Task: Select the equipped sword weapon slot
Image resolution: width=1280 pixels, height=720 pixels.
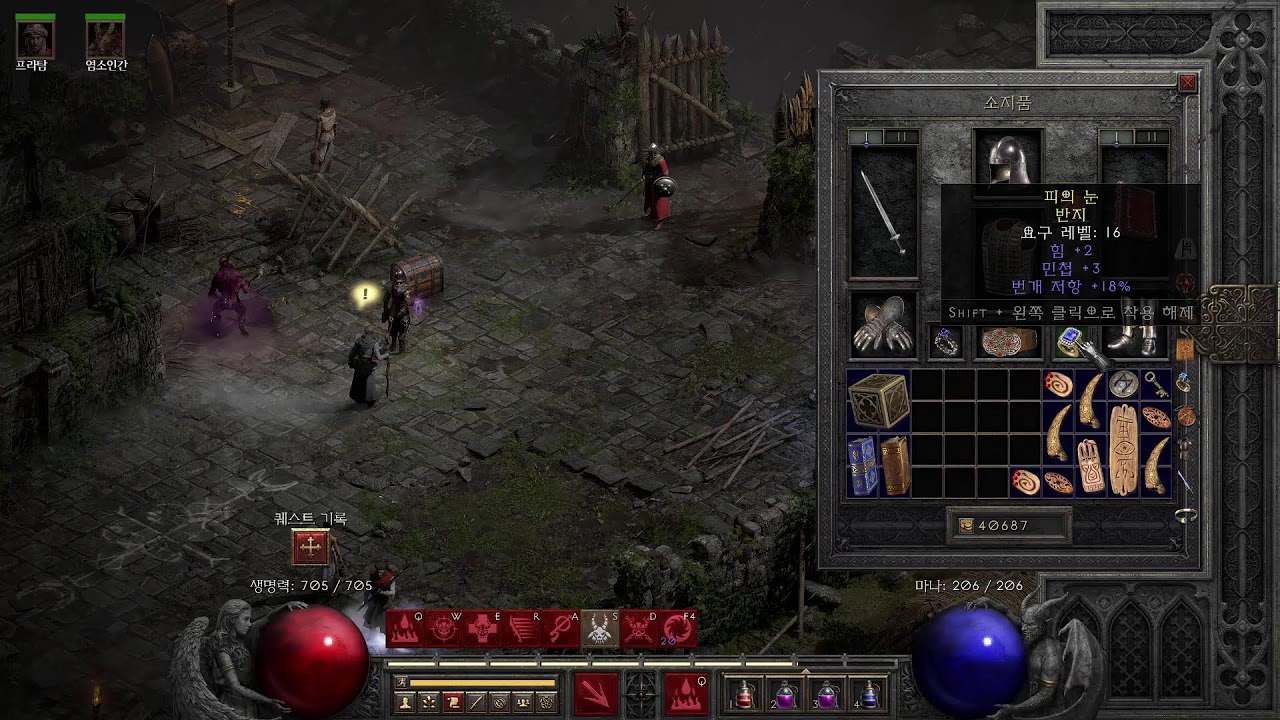Action: [883, 213]
